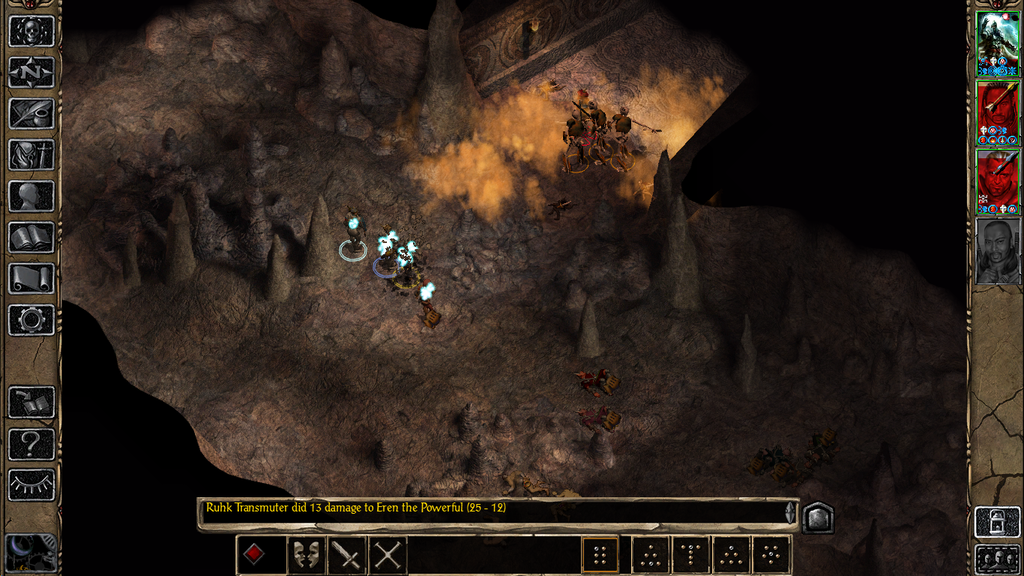1024x576 pixels.
Task: Open the journal quill button
Action: point(31,113)
